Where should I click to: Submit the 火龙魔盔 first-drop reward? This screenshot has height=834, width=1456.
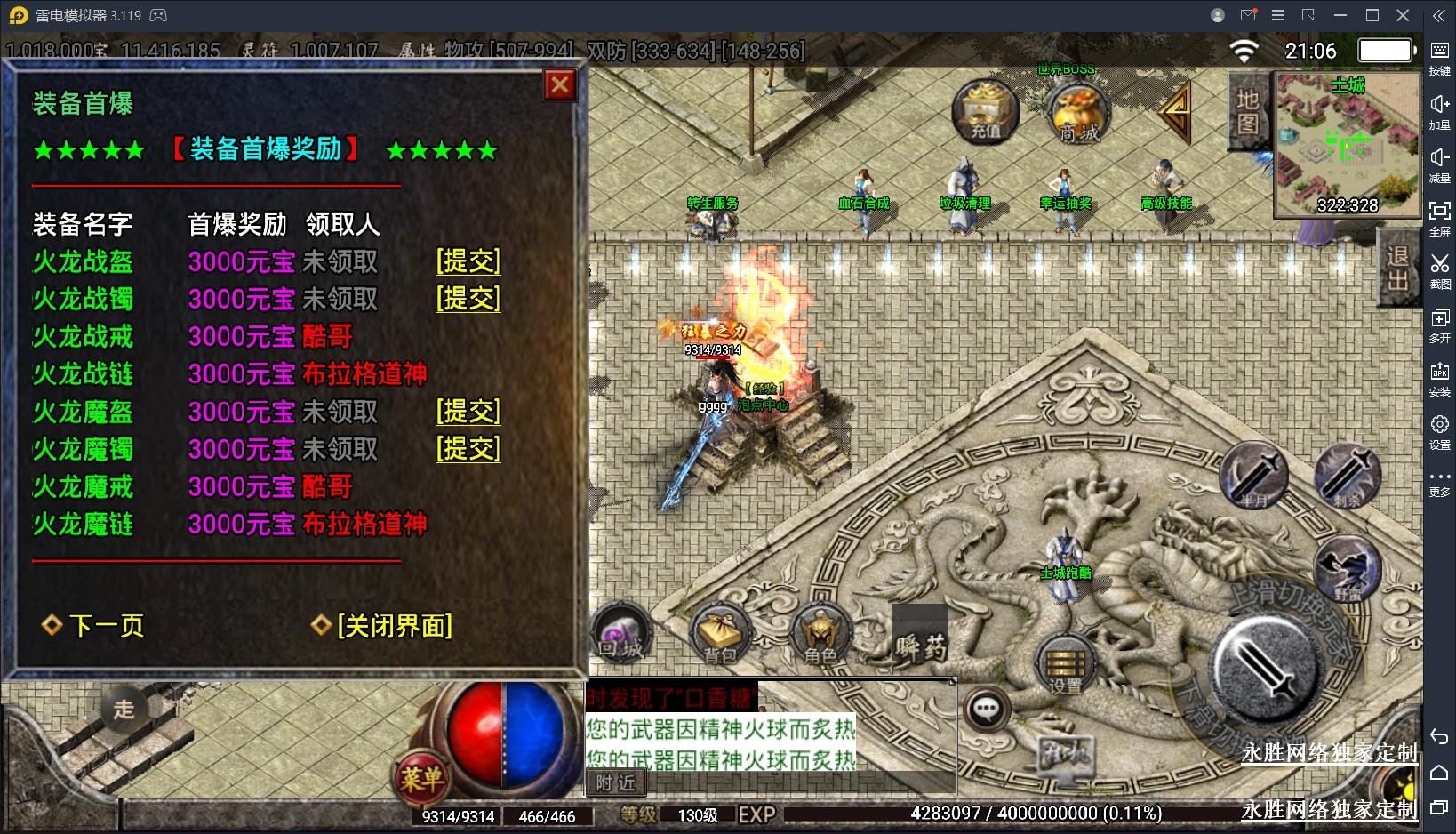468,412
